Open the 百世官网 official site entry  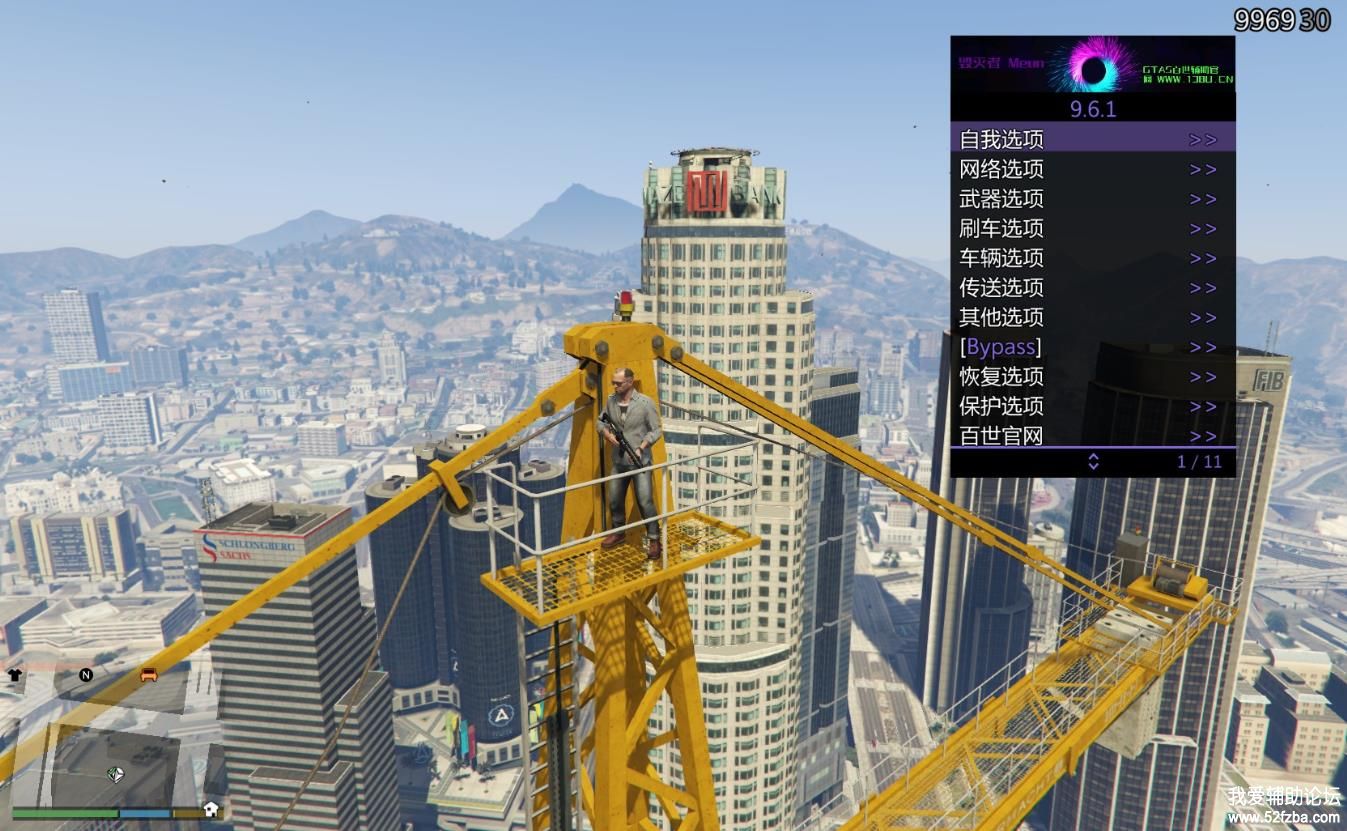[x=1092, y=435]
